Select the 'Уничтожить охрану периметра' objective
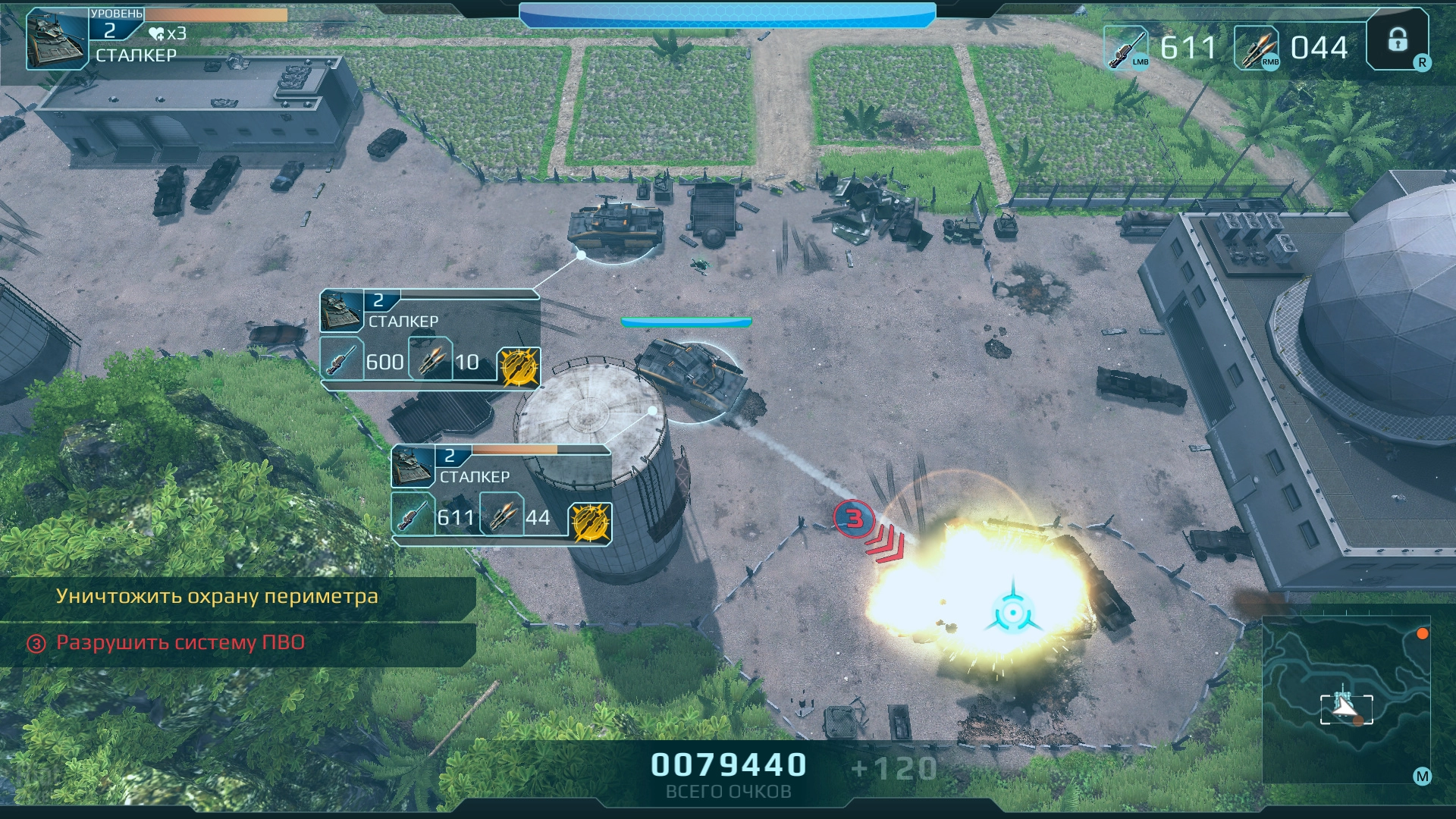The width and height of the screenshot is (1456, 819). (217, 597)
